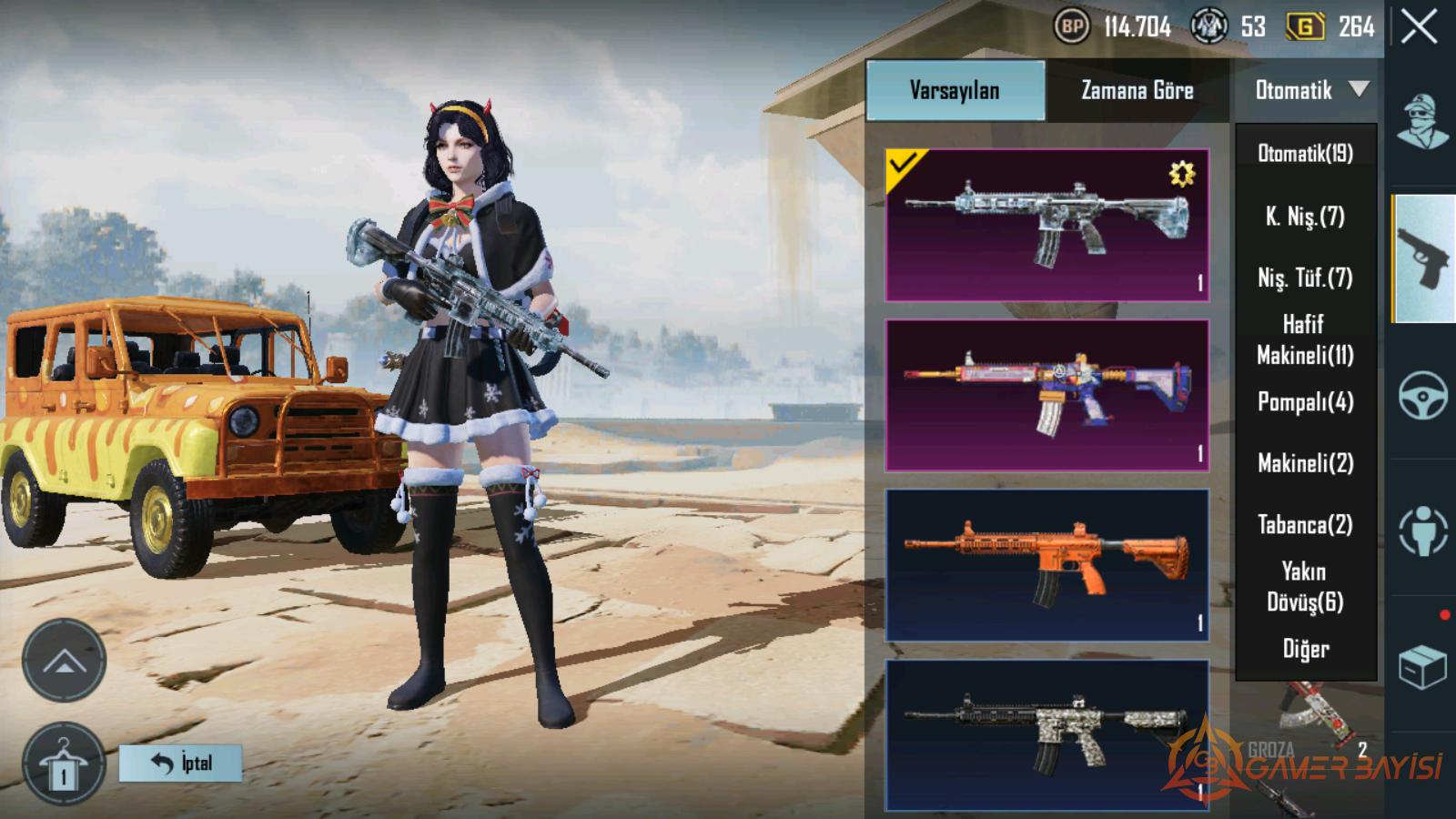
Task: Switch to the Varsayılan sorting tab
Action: 955,90
